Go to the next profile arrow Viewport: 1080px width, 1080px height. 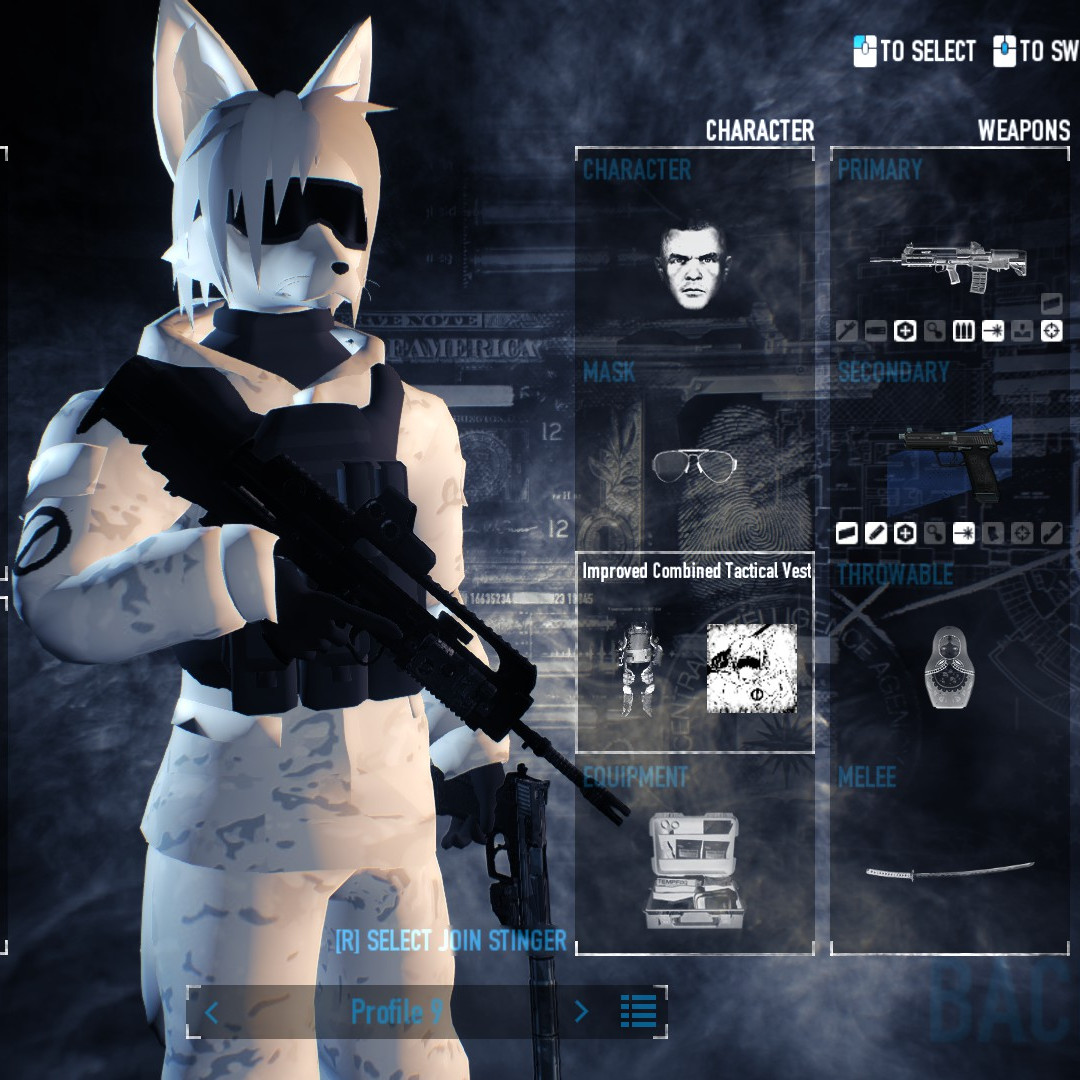click(581, 1012)
